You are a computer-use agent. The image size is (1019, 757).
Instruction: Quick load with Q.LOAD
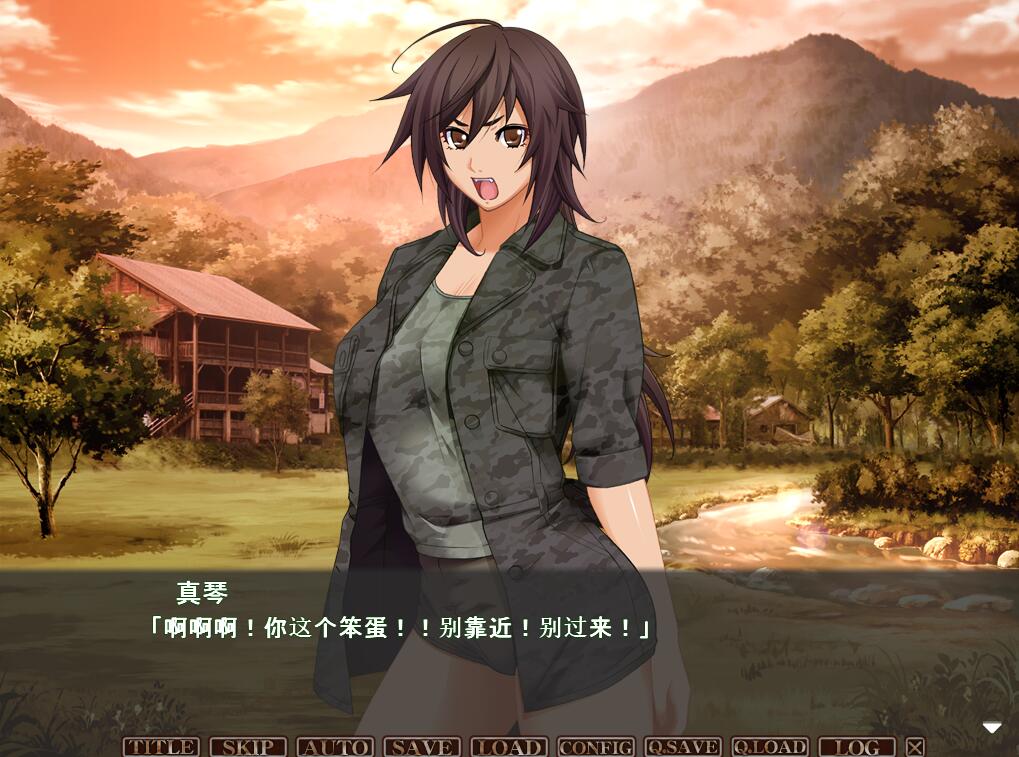(770, 747)
